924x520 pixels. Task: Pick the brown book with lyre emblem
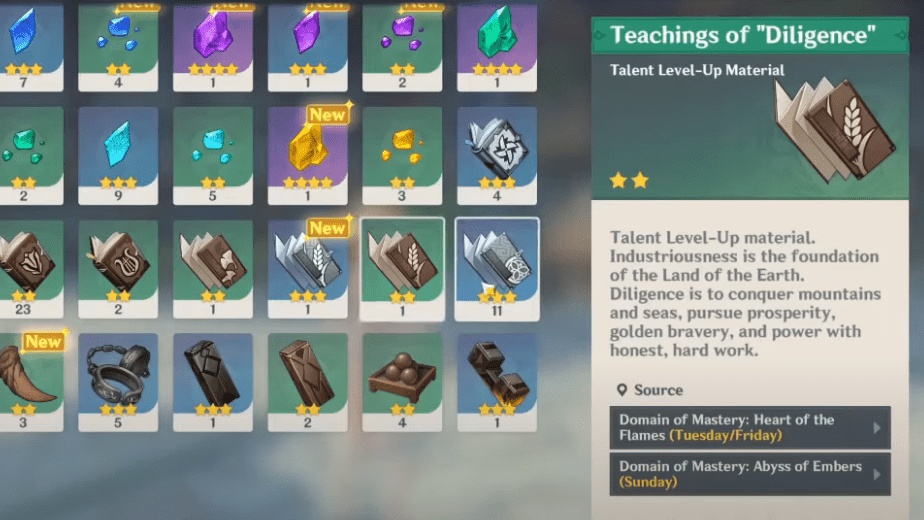click(x=118, y=267)
